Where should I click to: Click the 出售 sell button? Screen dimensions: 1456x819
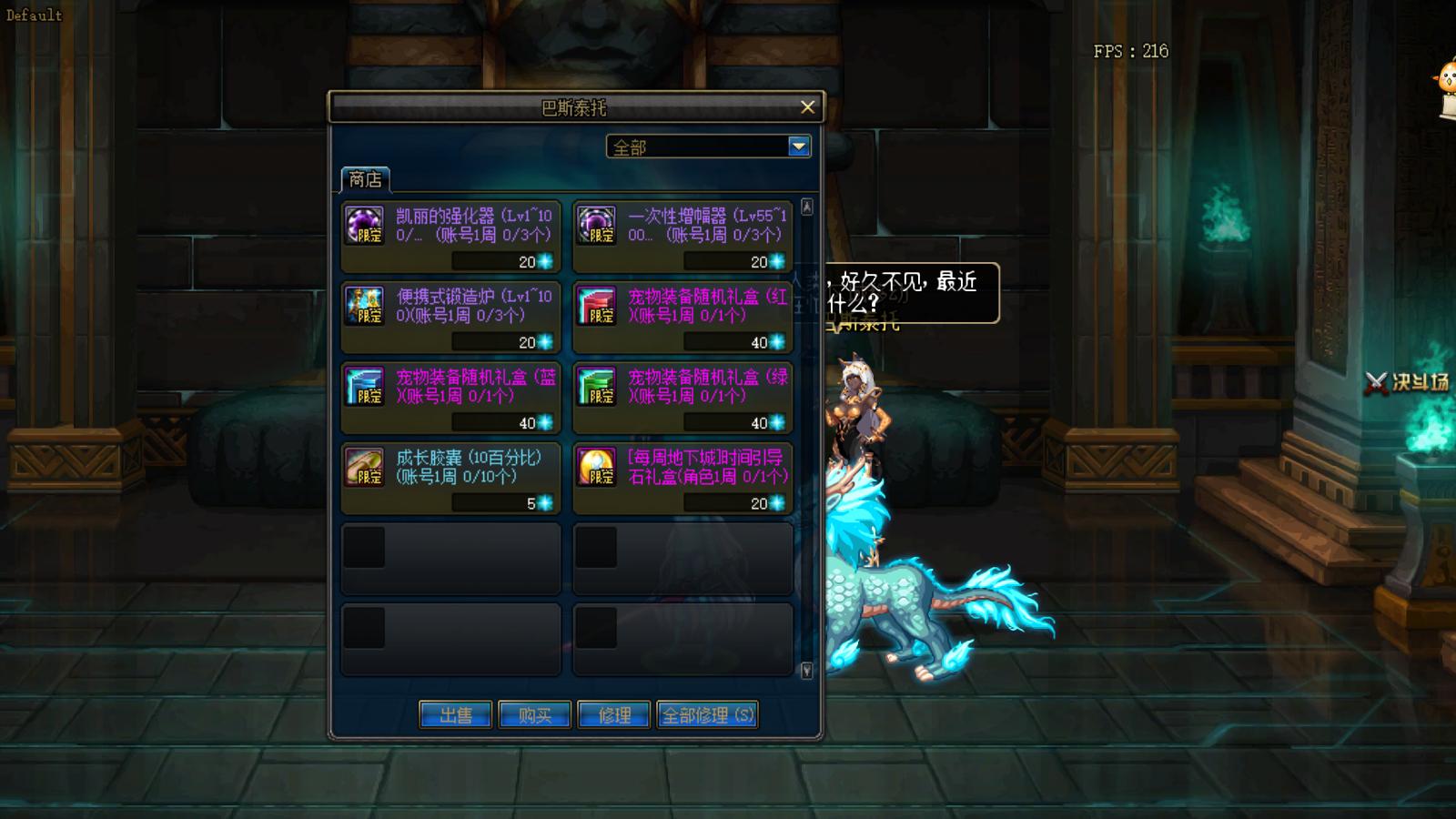tap(455, 714)
